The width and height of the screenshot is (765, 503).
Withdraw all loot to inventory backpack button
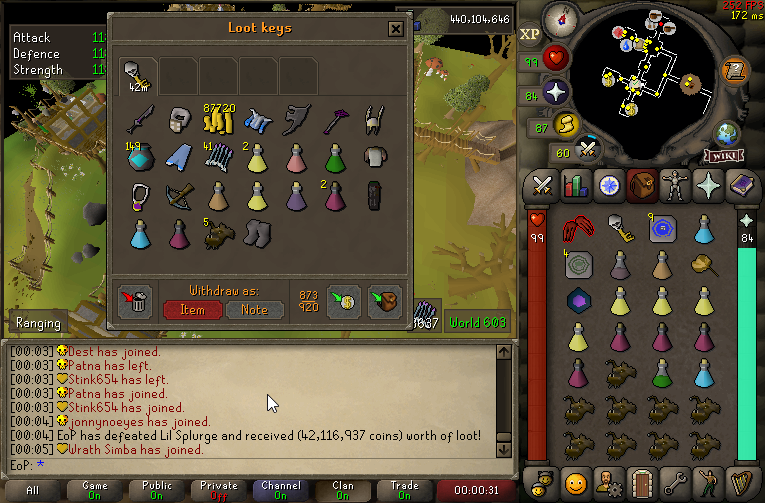click(384, 301)
